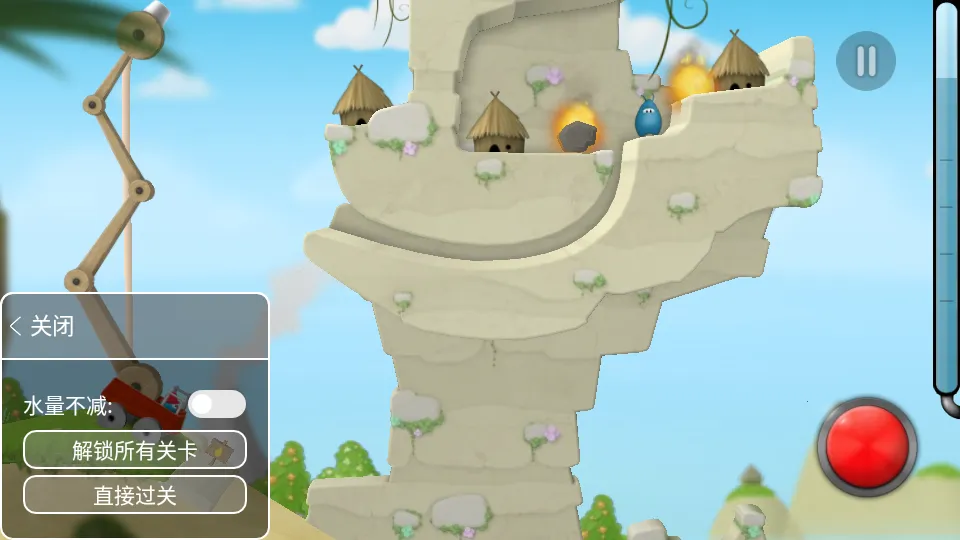Click the 解锁所有关卡 button
This screenshot has width=960, height=540.
coord(135,450)
